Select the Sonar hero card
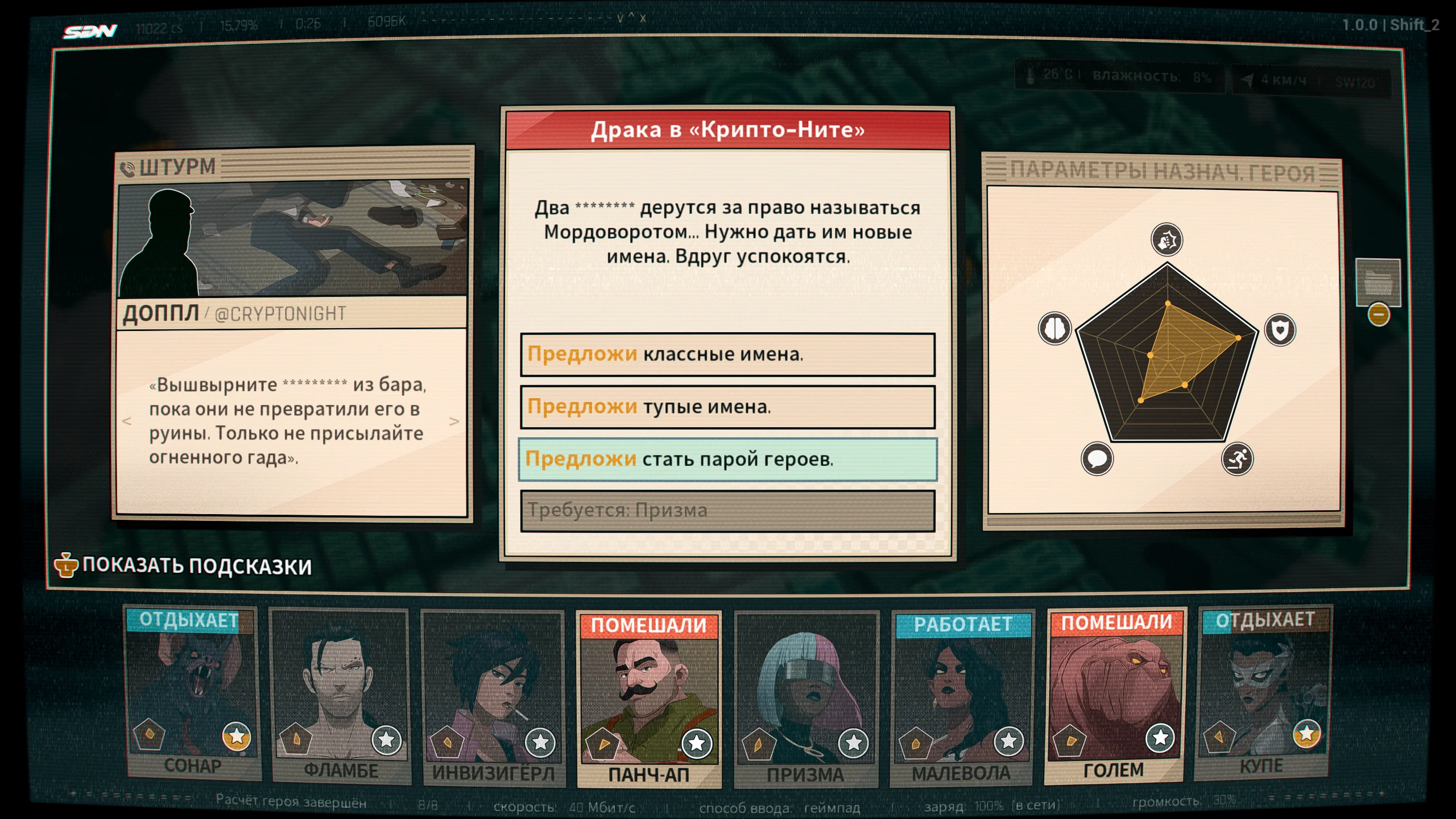 pos(192,694)
